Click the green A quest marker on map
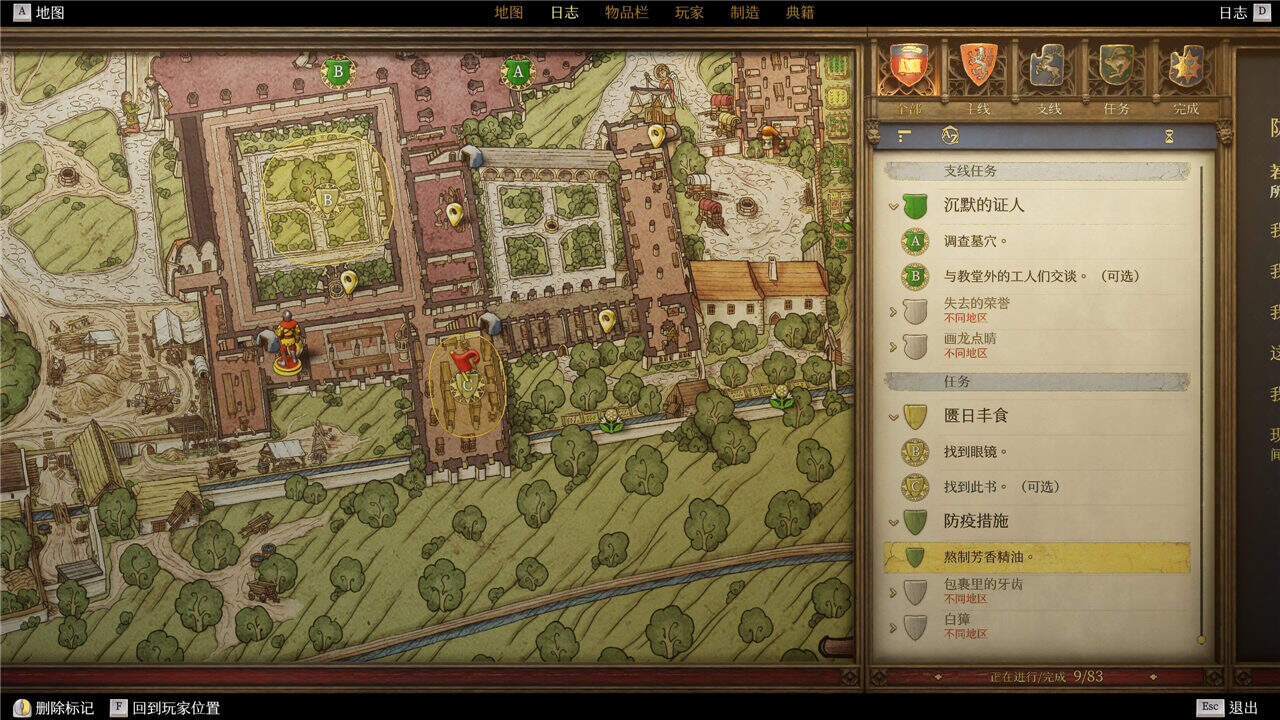Image resolution: width=1280 pixels, height=720 pixels. point(517,71)
